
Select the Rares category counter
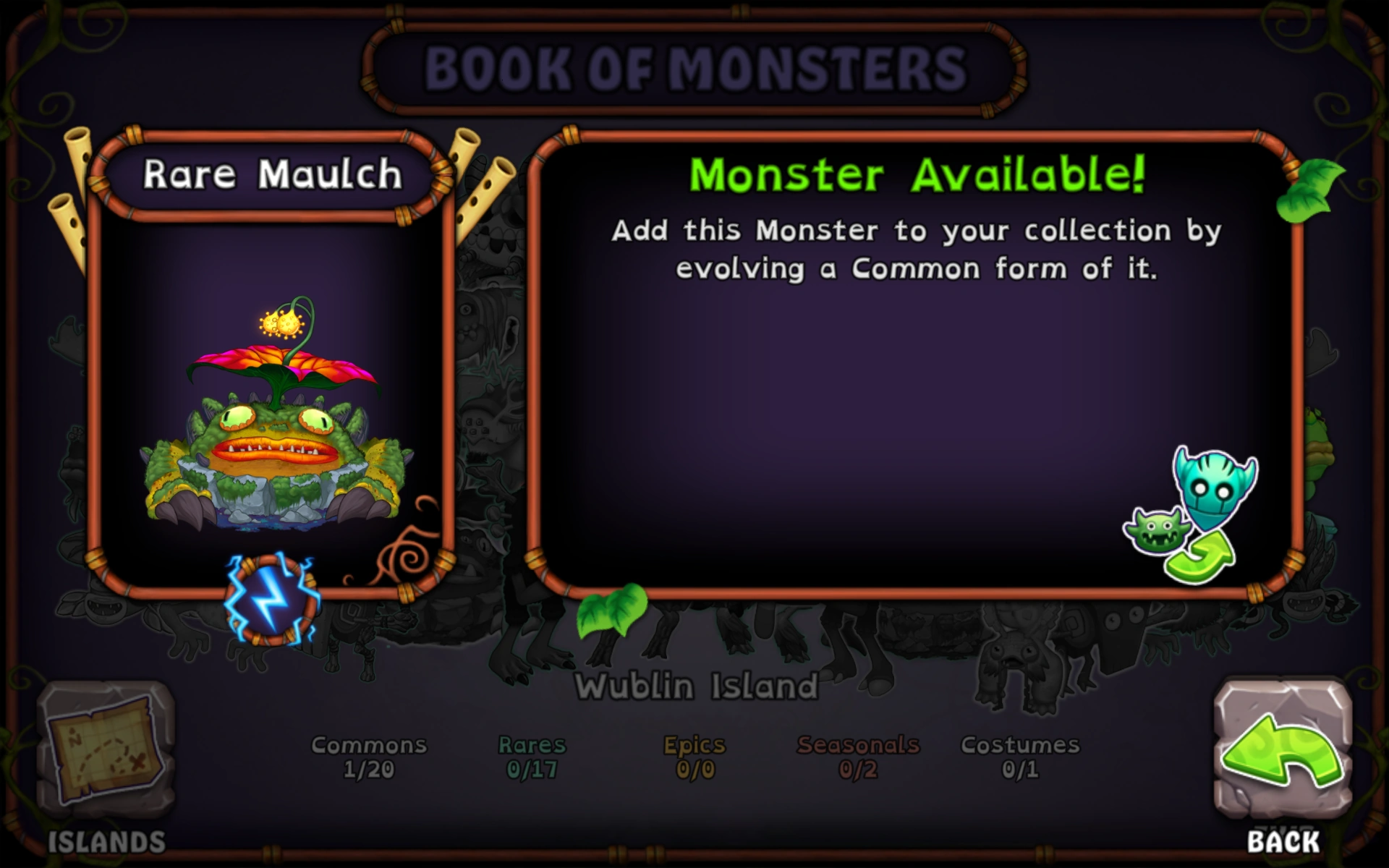[533, 756]
